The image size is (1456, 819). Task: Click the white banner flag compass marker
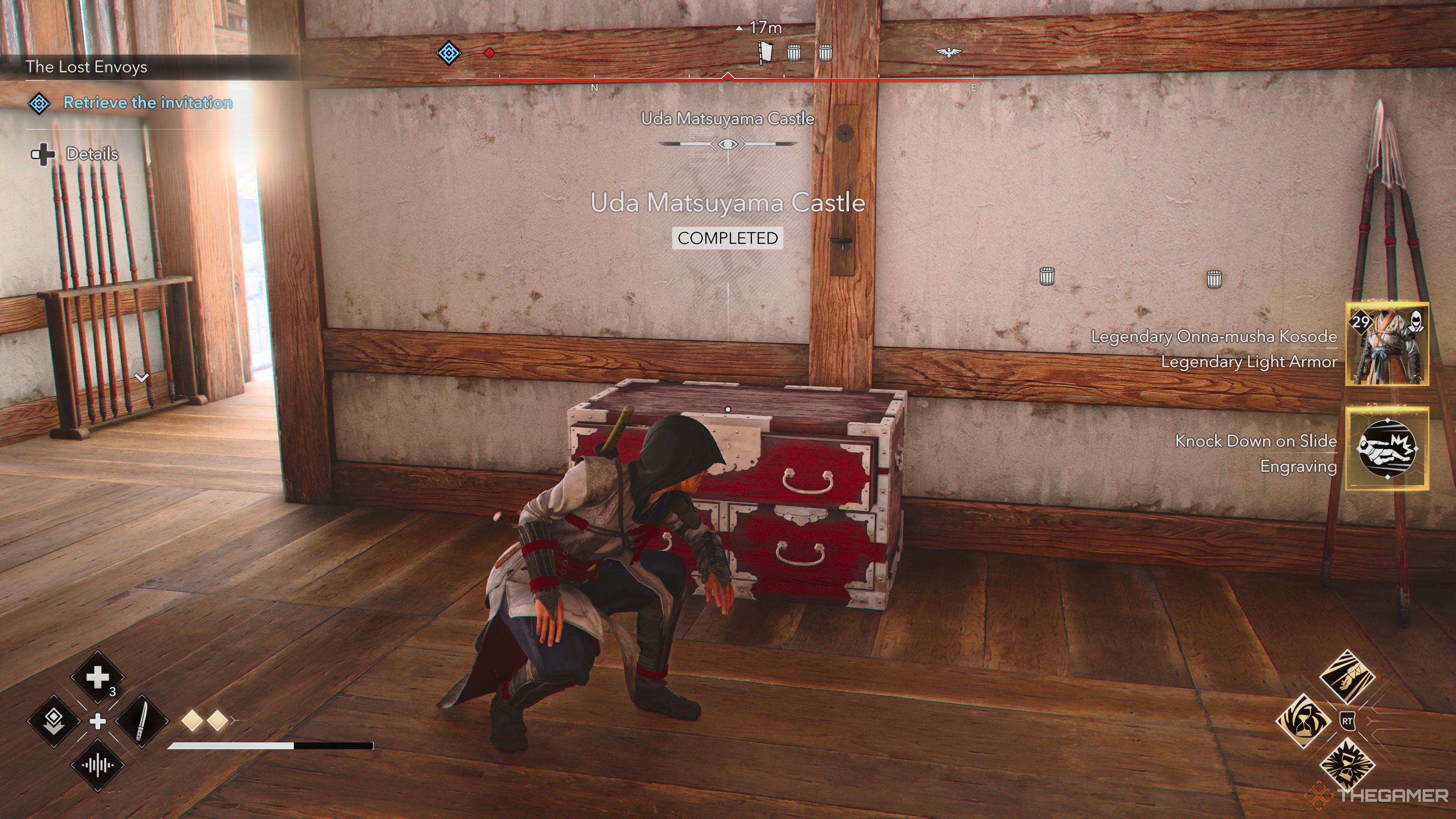tap(765, 53)
